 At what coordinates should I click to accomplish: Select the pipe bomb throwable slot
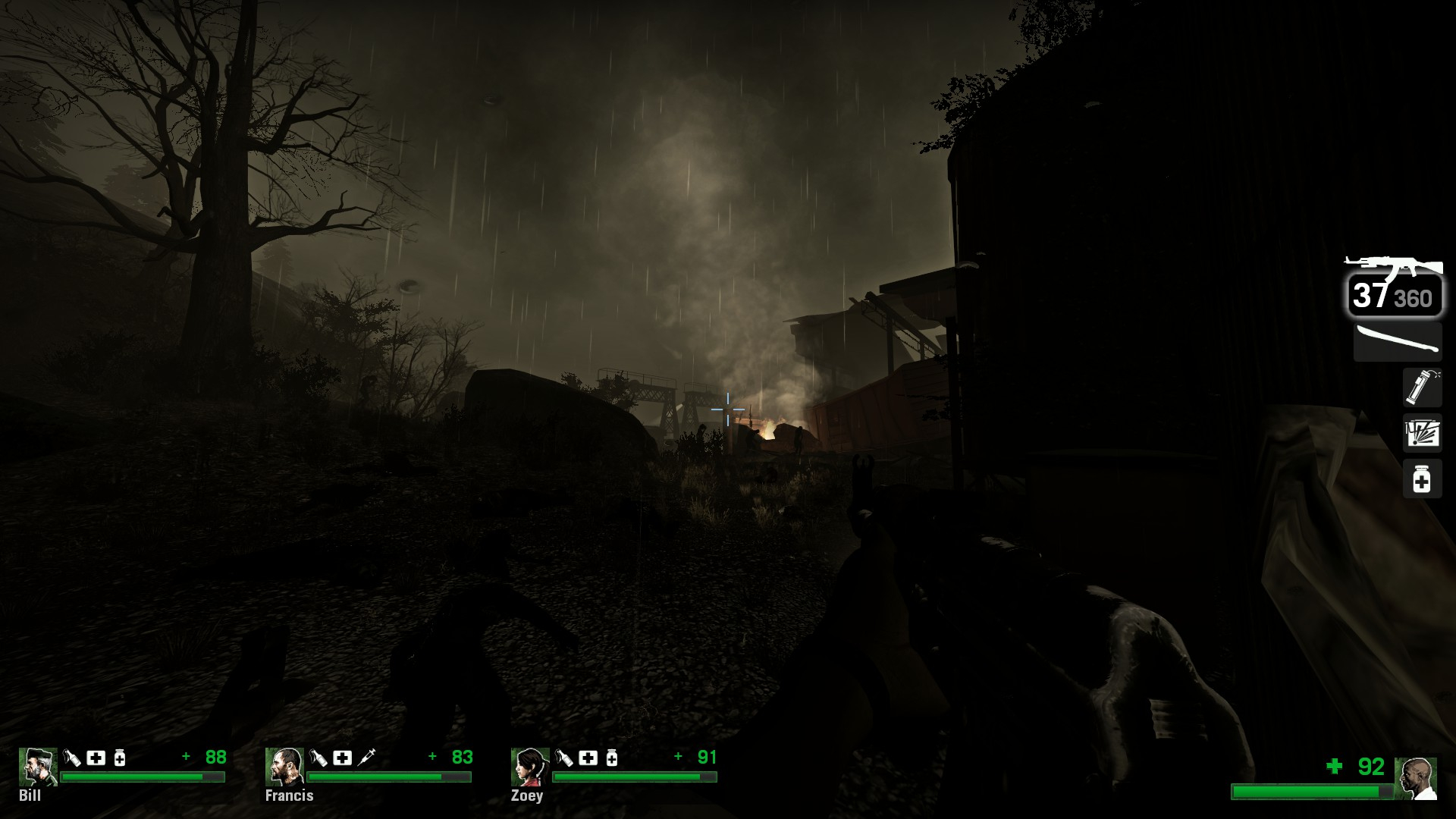[1421, 387]
